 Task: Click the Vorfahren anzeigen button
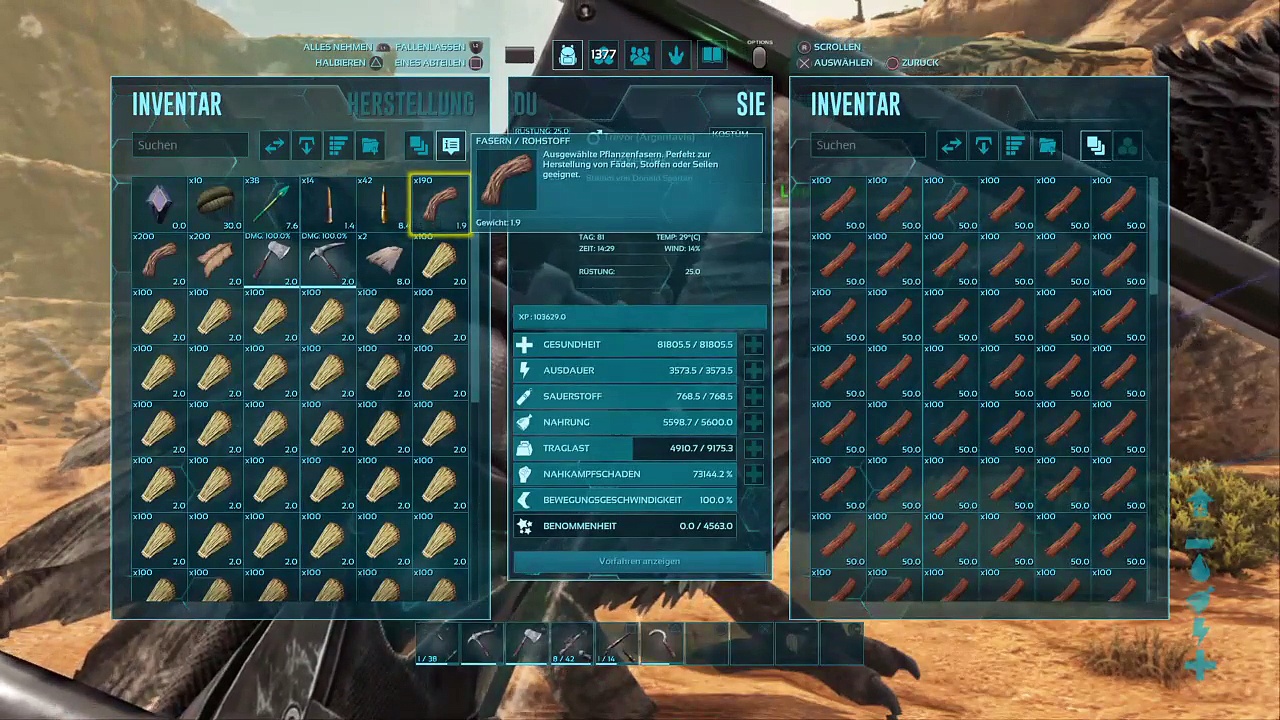pos(640,561)
